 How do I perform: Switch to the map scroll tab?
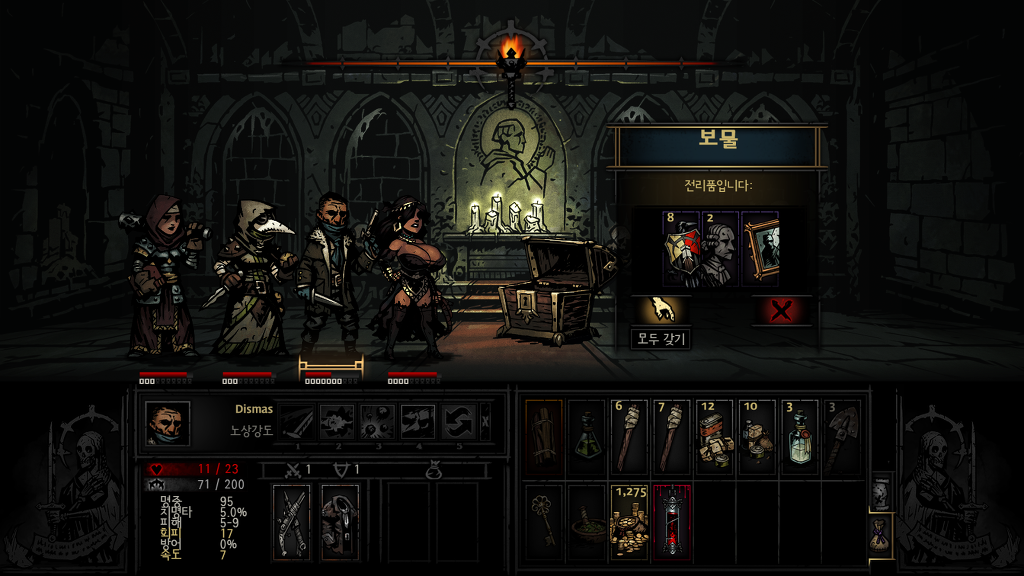tap(881, 494)
